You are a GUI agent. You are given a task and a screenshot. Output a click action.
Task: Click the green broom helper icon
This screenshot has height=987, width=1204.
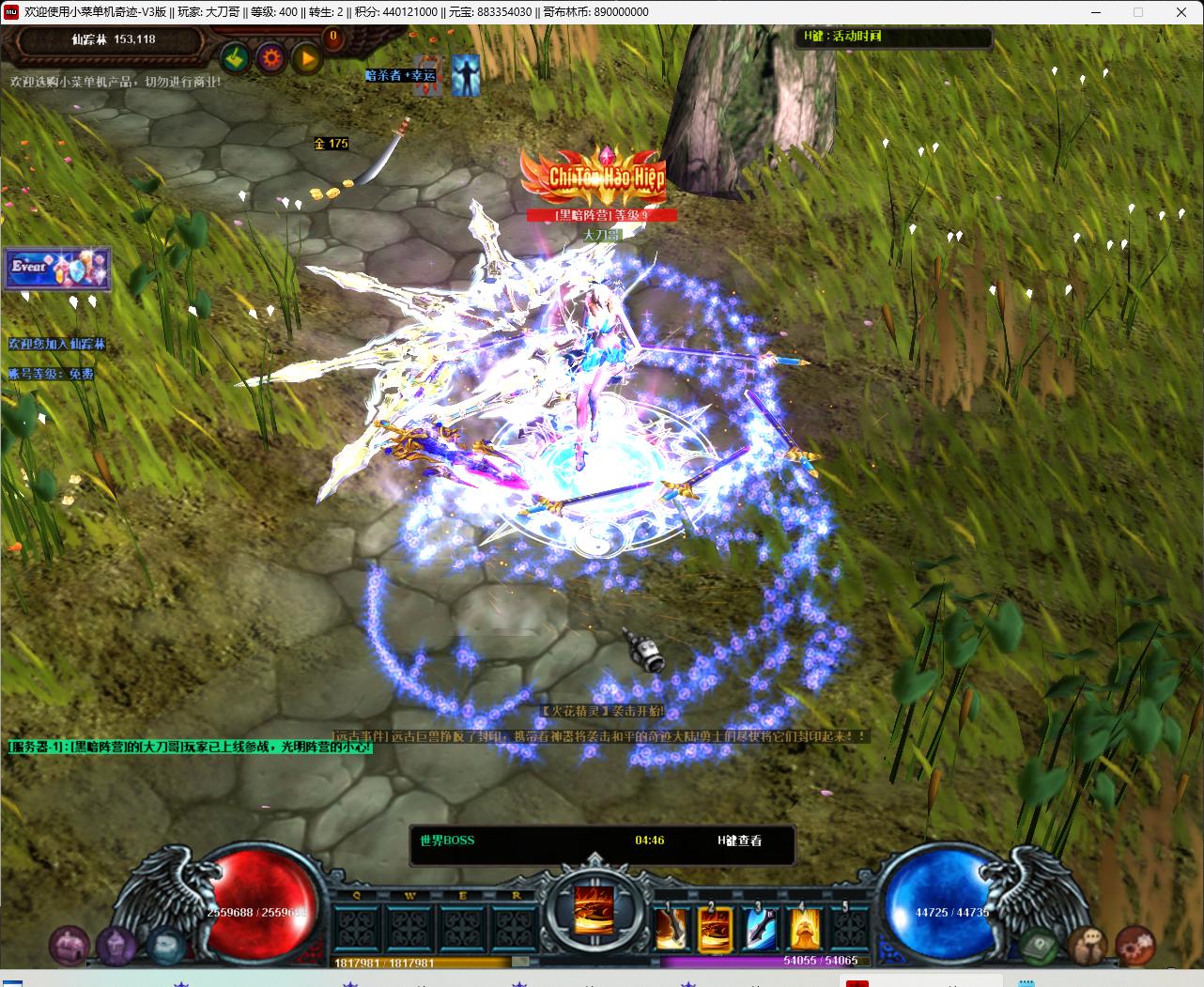coord(236,58)
